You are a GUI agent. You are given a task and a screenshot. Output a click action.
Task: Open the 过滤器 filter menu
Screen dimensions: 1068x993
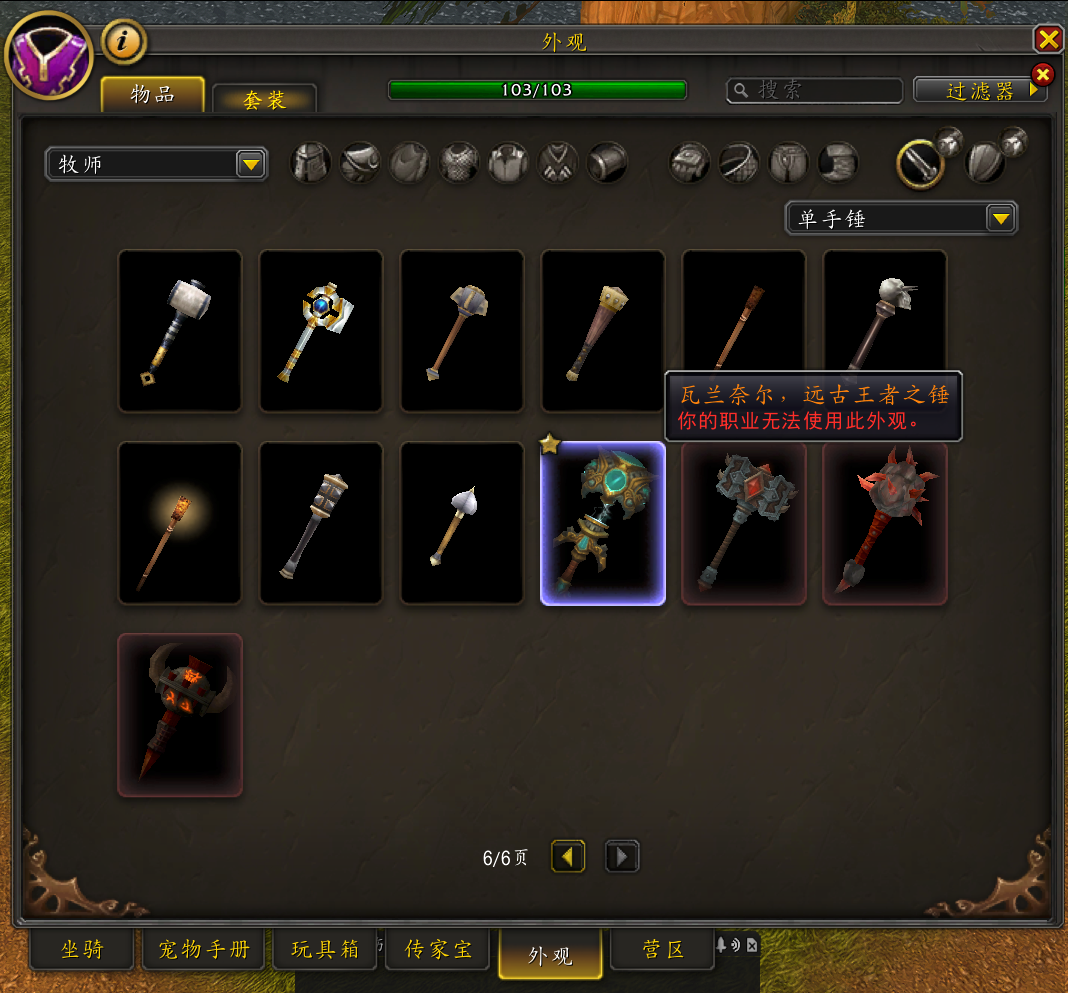click(x=979, y=90)
